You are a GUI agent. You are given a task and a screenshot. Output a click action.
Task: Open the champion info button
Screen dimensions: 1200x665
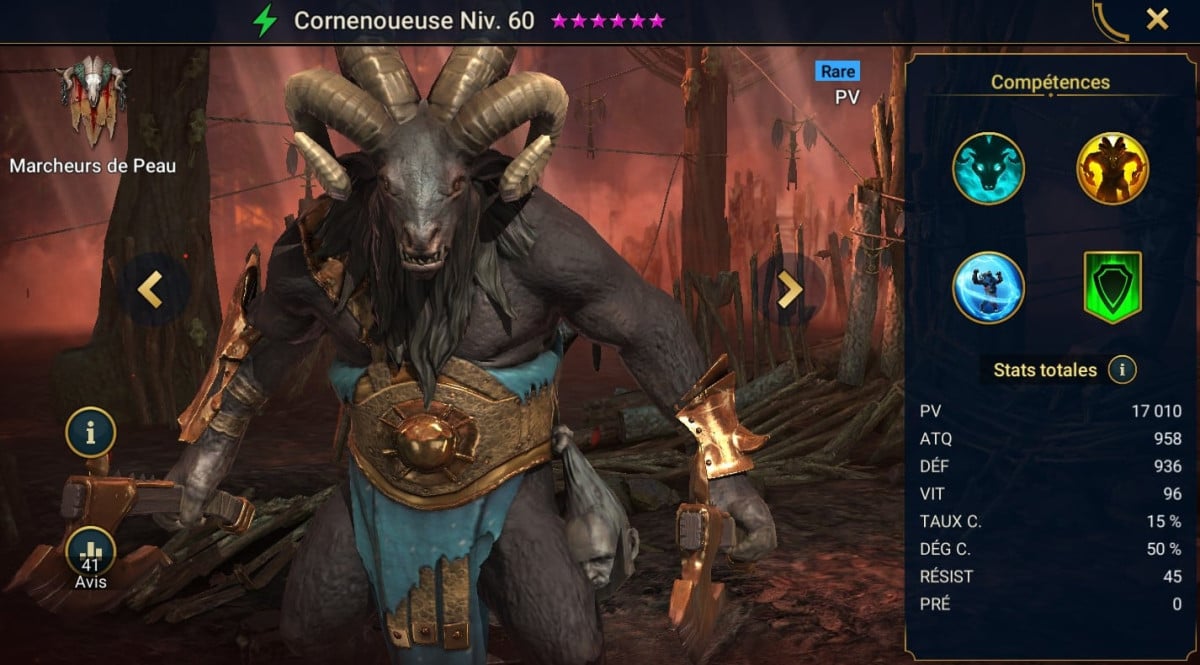[x=91, y=433]
